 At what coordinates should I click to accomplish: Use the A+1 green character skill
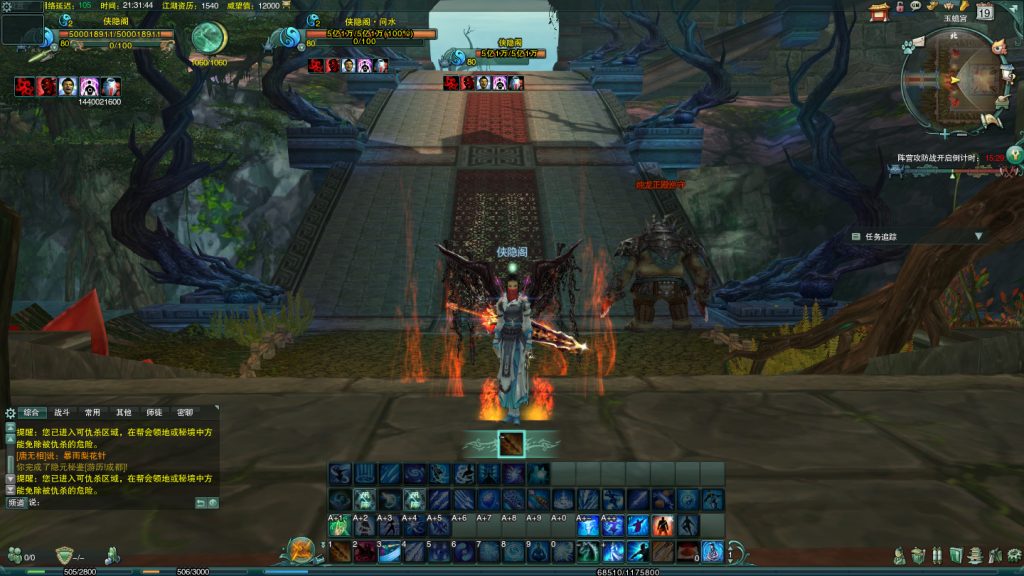(340, 526)
